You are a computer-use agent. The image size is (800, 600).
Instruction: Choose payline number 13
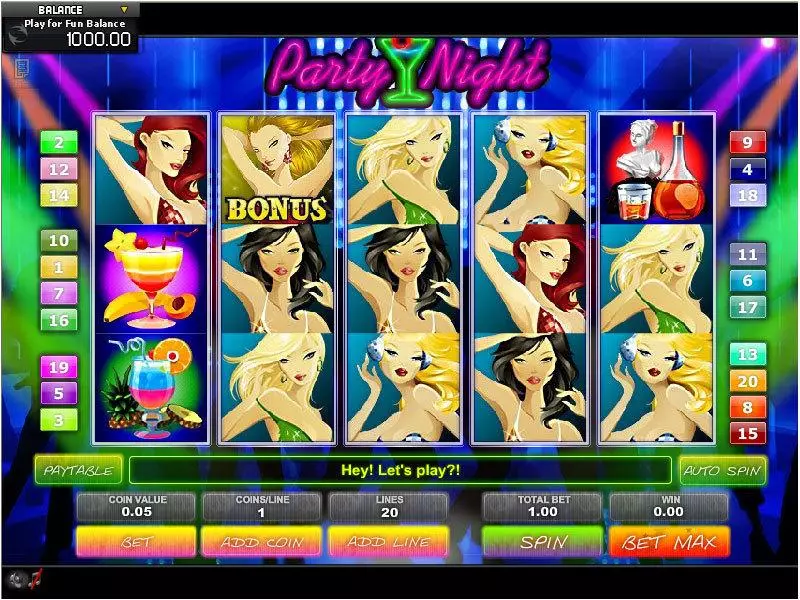(x=747, y=355)
